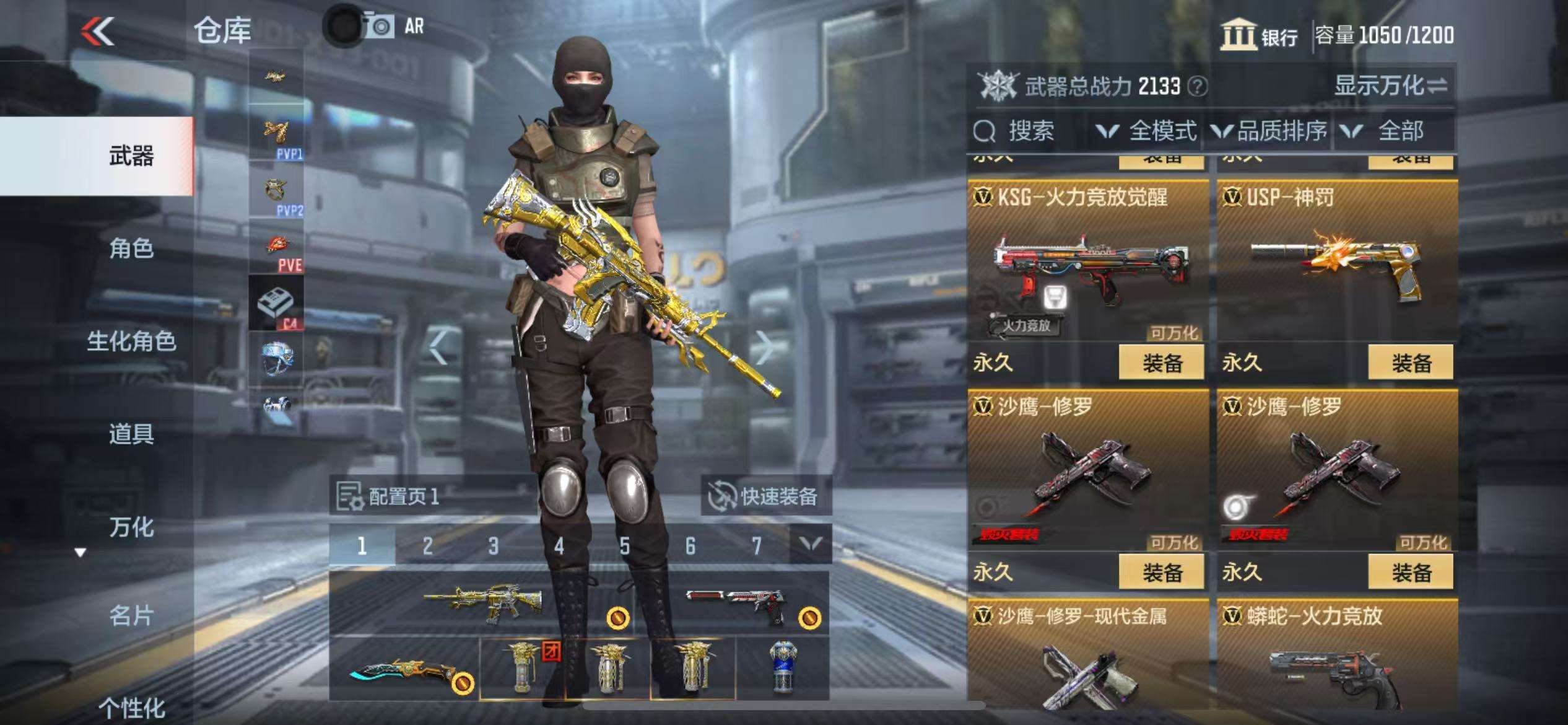
Task: Equip the USP-神罚 pistol
Action: [x=1410, y=363]
